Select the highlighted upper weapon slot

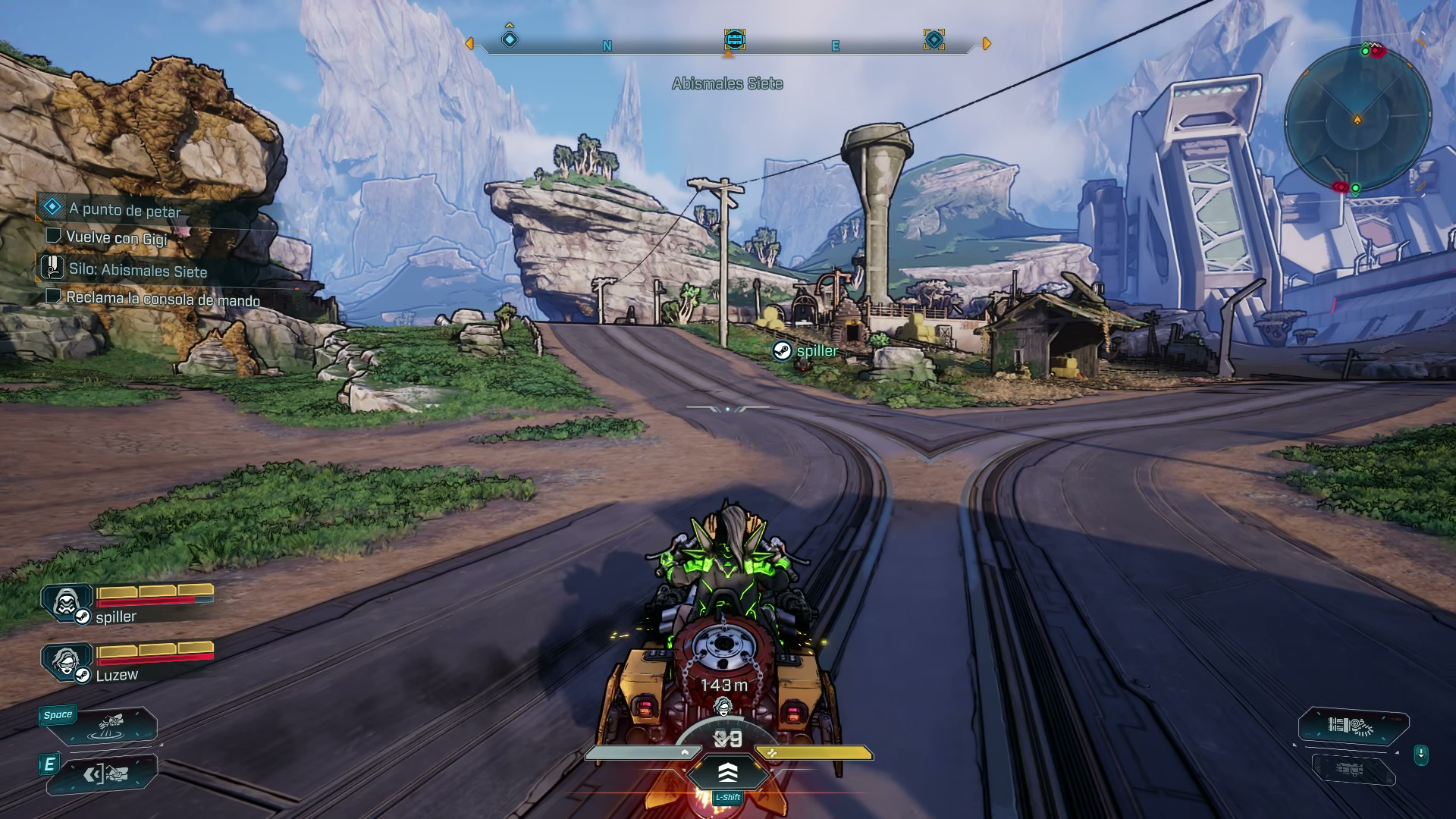click(x=1353, y=726)
